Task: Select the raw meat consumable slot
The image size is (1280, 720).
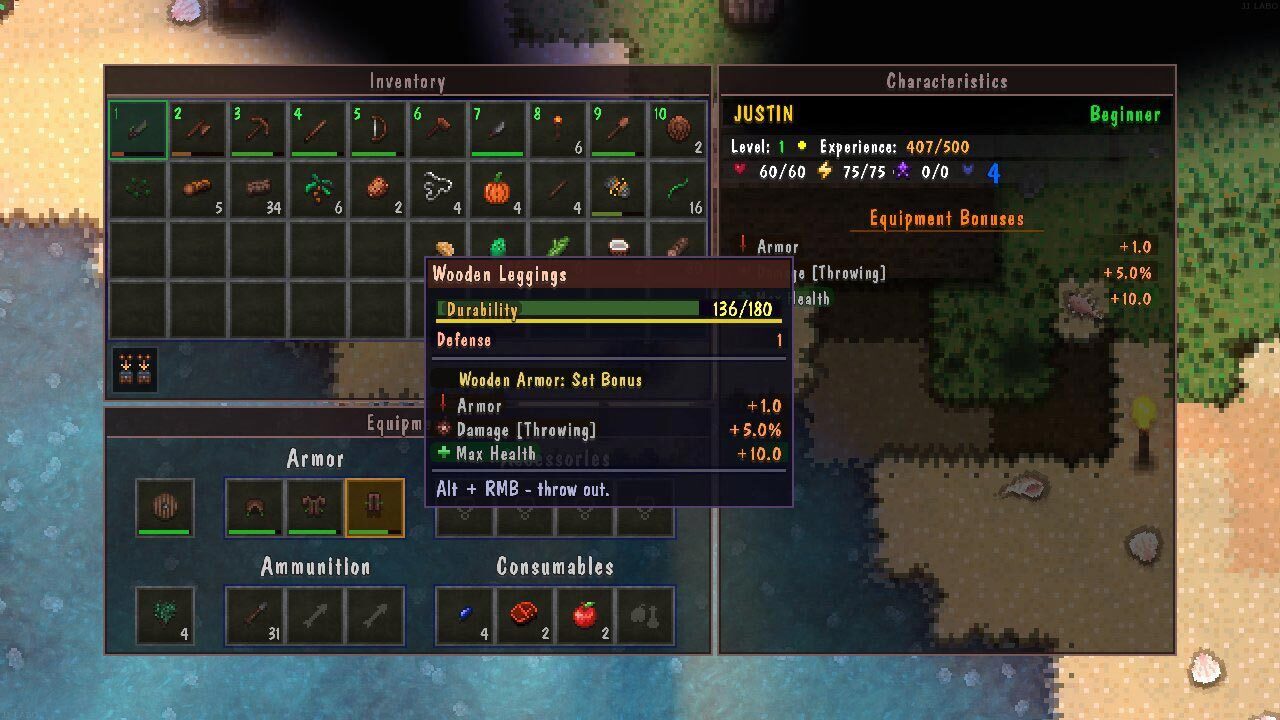Action: coord(524,615)
